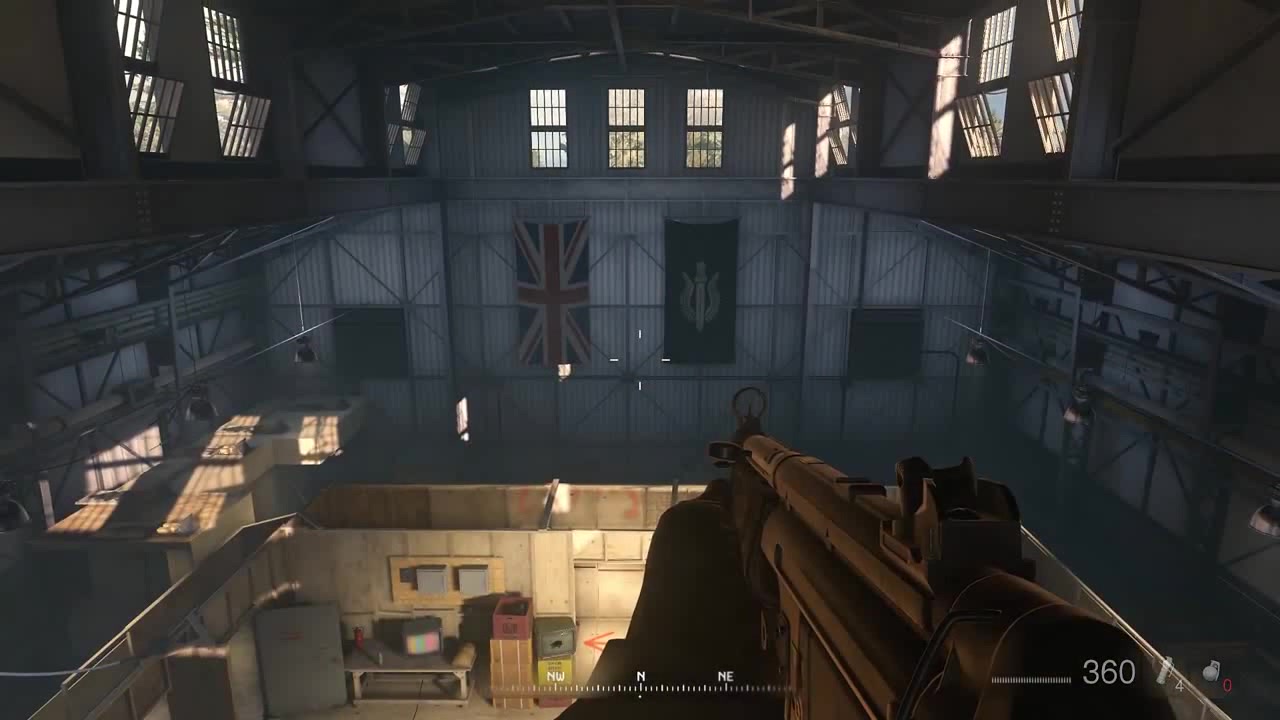The height and width of the screenshot is (720, 1280).
Task: Click the compass heading strip
Action: click(640, 684)
